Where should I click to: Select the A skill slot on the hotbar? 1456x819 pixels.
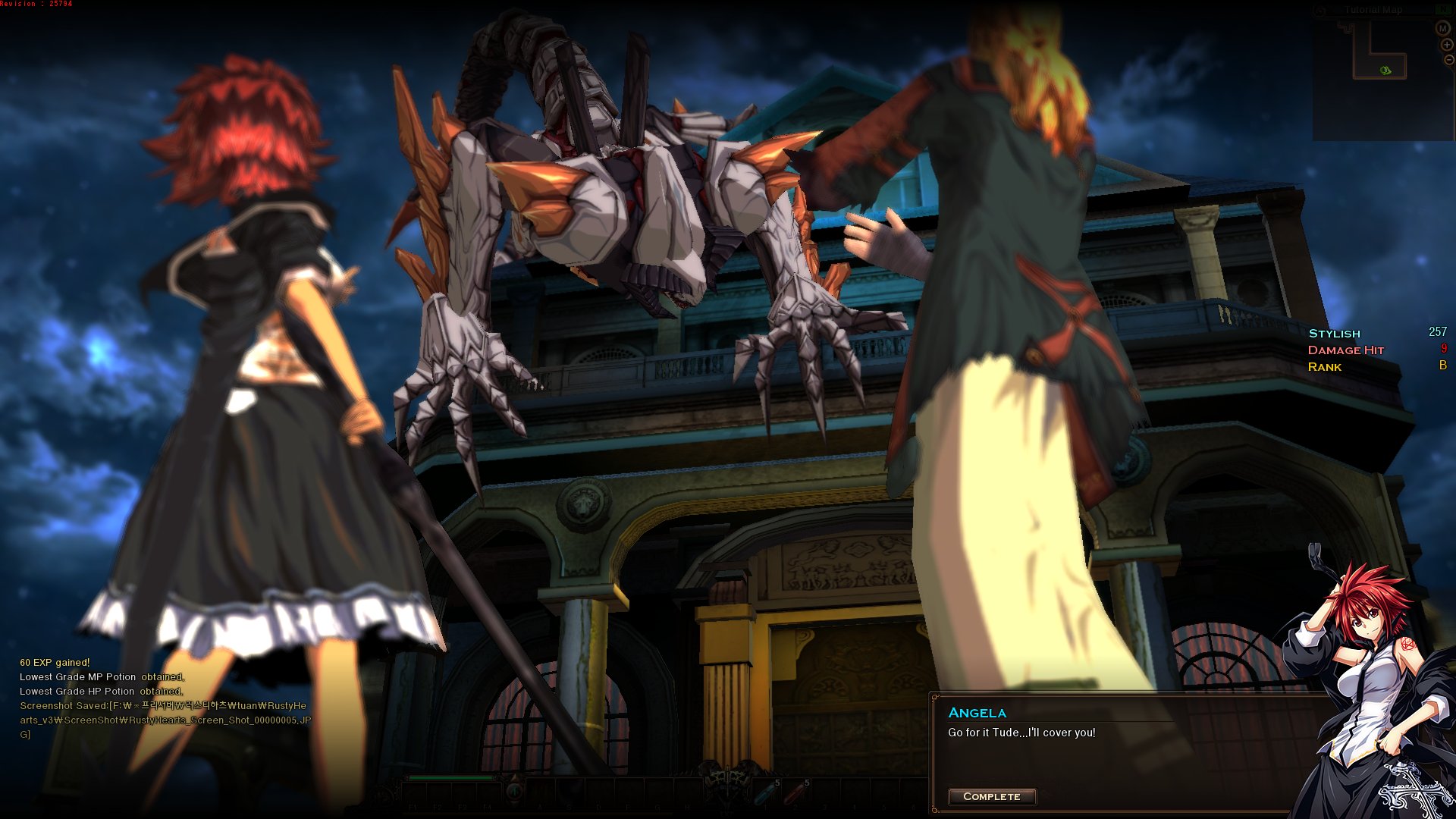pyautogui.click(x=541, y=792)
